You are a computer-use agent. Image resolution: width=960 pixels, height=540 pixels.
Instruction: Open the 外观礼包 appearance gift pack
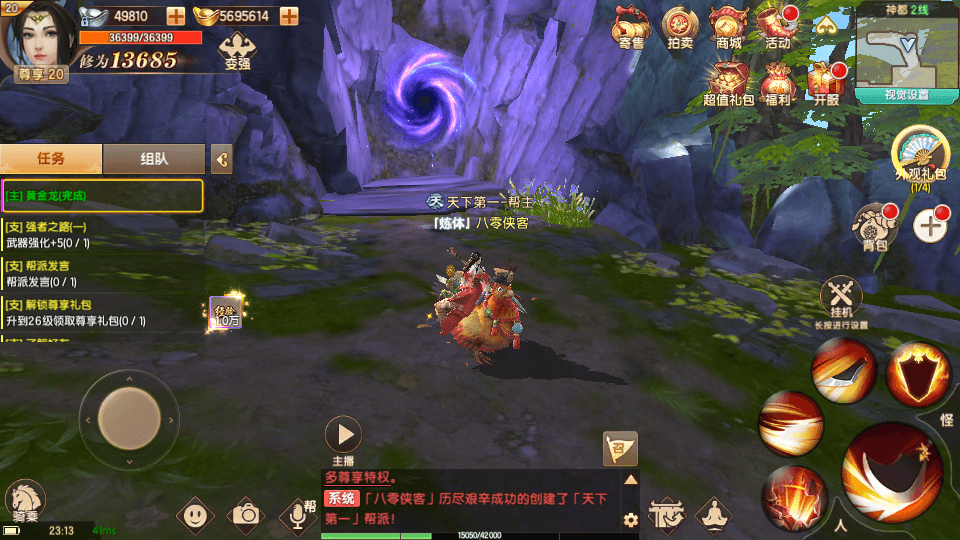tap(919, 155)
